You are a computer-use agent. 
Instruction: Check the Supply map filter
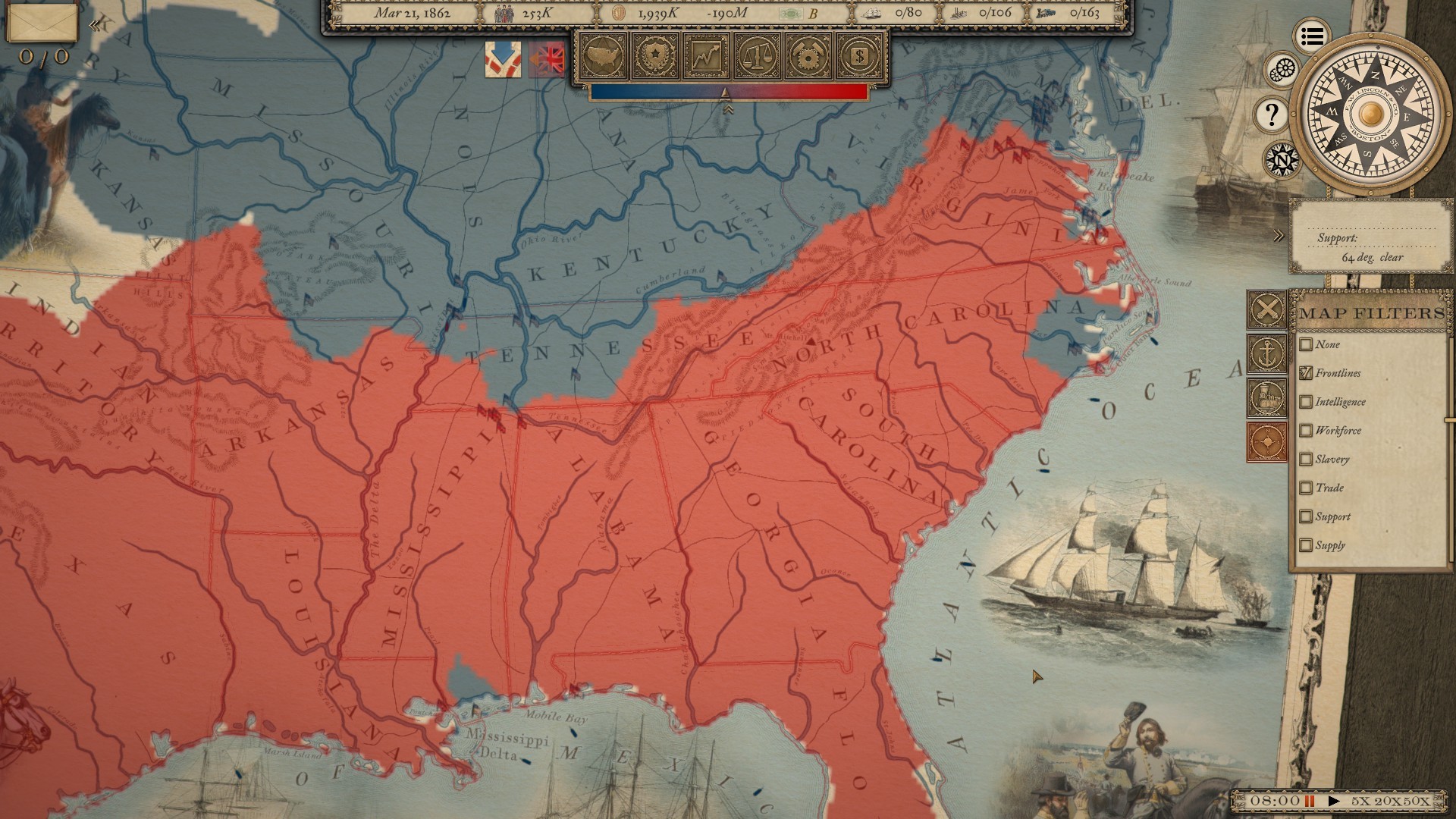click(1306, 545)
